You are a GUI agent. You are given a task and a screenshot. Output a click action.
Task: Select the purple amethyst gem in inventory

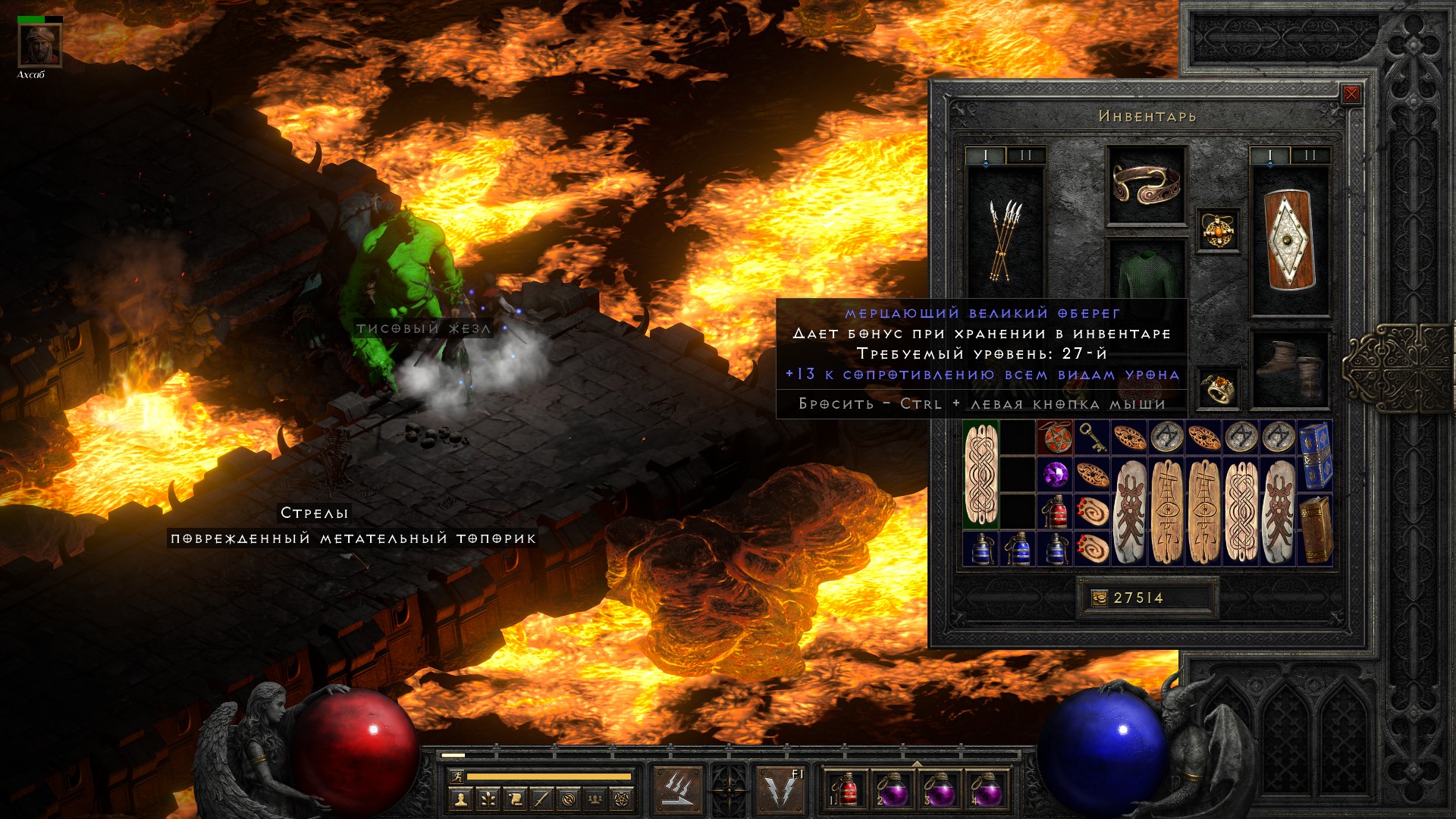(x=1055, y=475)
